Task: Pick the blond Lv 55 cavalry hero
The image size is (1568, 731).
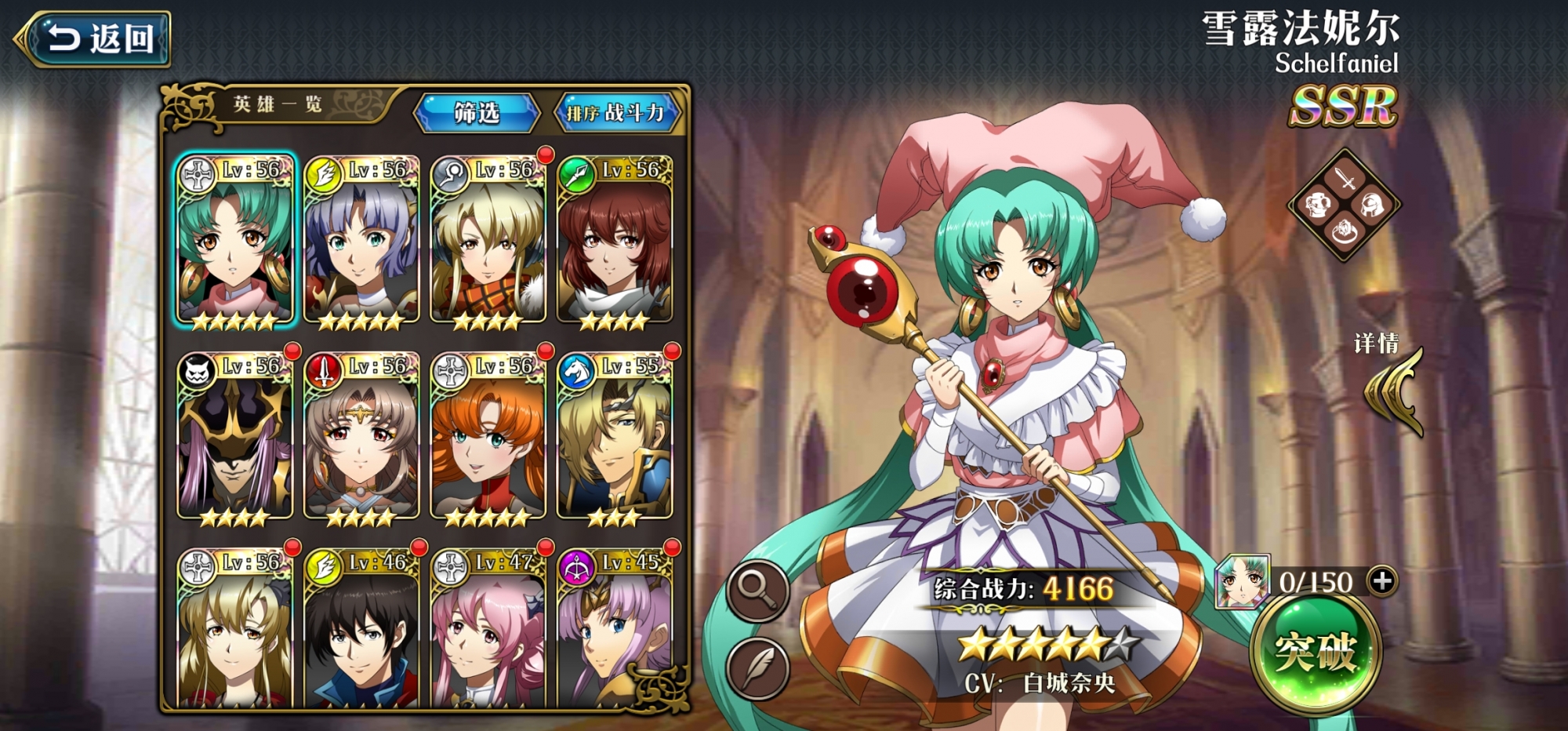Action: point(615,438)
